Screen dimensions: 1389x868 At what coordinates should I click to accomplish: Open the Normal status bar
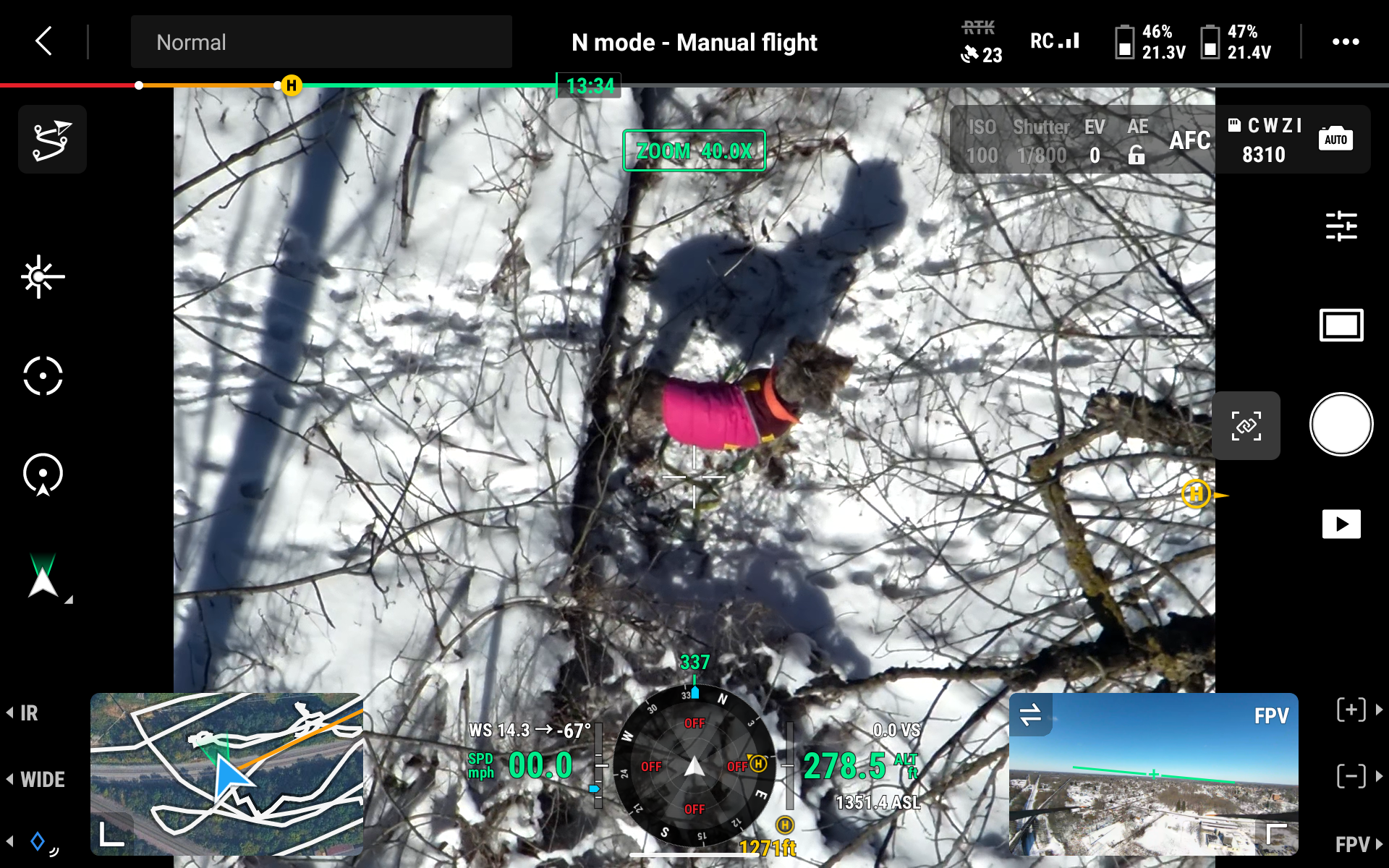(x=321, y=42)
